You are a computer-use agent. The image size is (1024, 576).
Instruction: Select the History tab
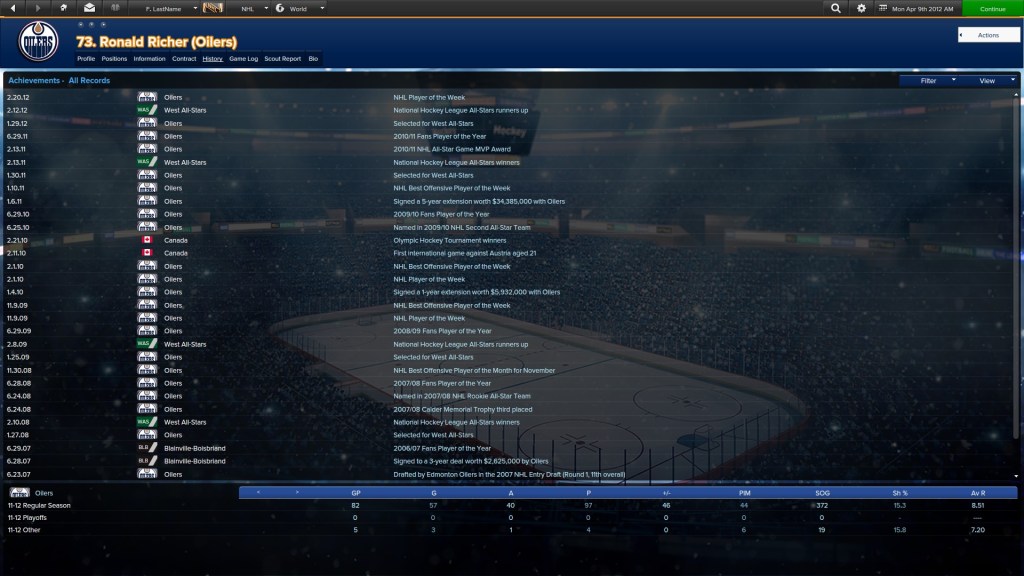coord(212,59)
